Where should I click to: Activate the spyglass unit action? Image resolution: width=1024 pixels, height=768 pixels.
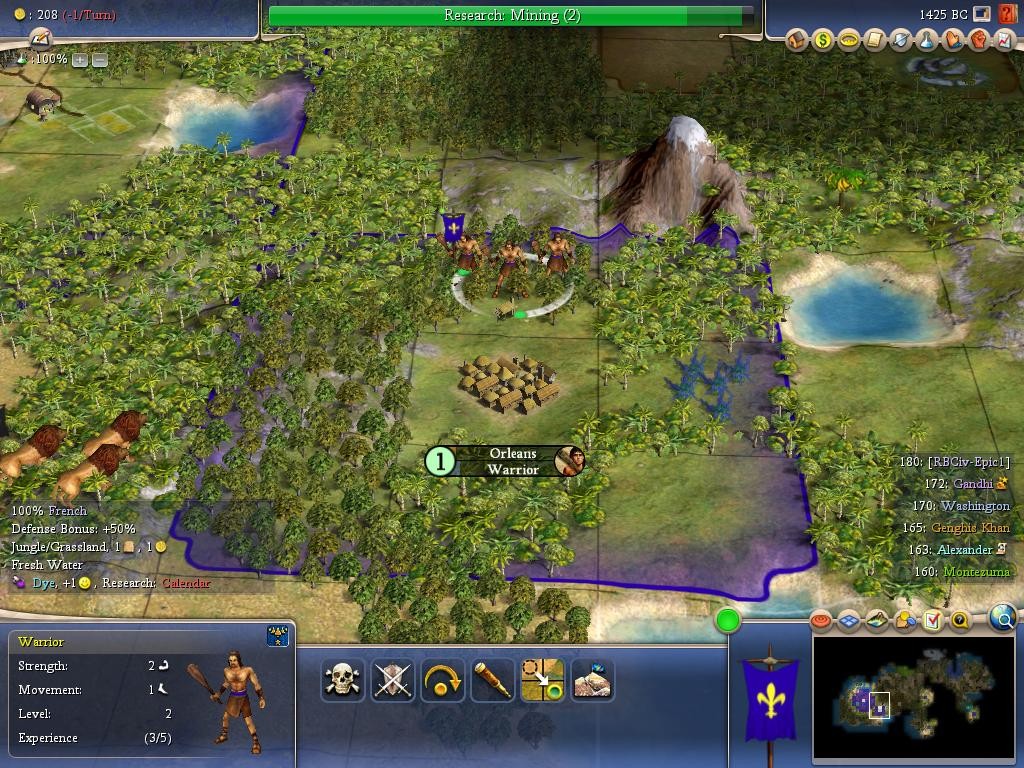pyautogui.click(x=492, y=680)
